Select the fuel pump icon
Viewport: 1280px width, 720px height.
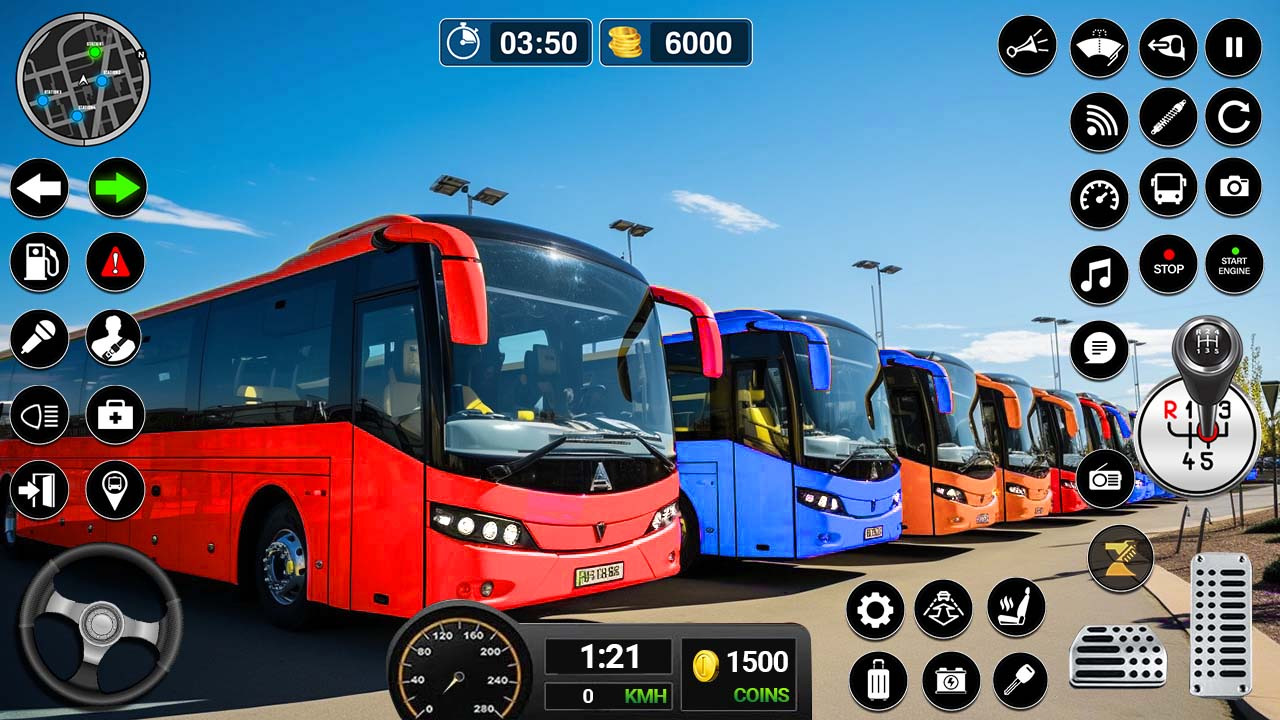click(40, 263)
